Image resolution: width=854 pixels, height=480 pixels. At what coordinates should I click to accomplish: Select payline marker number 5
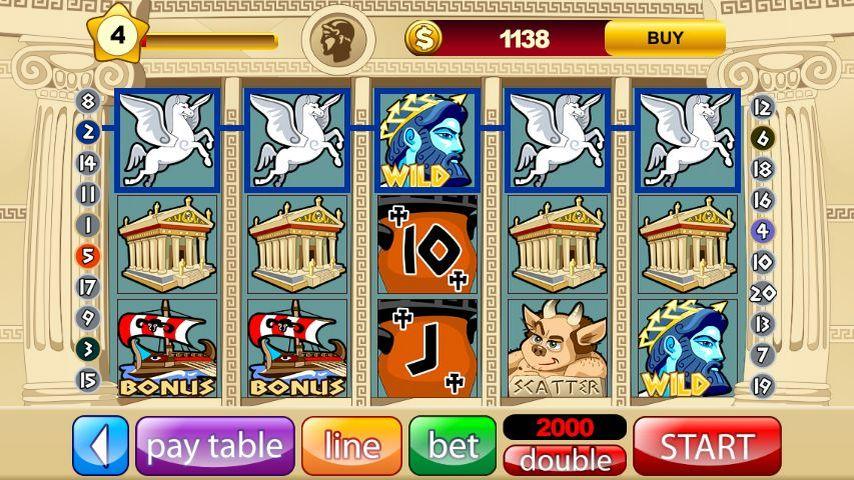pos(88,256)
